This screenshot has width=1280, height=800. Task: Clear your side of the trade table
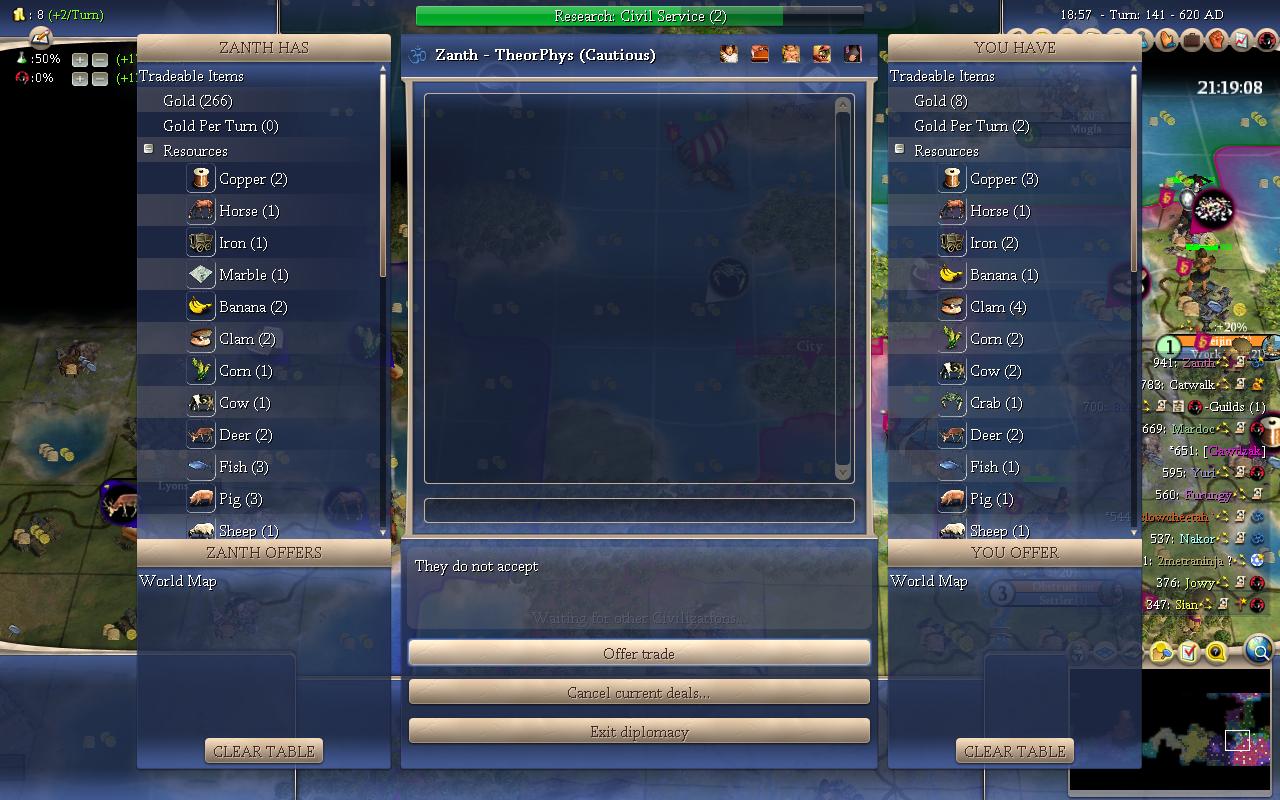click(x=1014, y=751)
